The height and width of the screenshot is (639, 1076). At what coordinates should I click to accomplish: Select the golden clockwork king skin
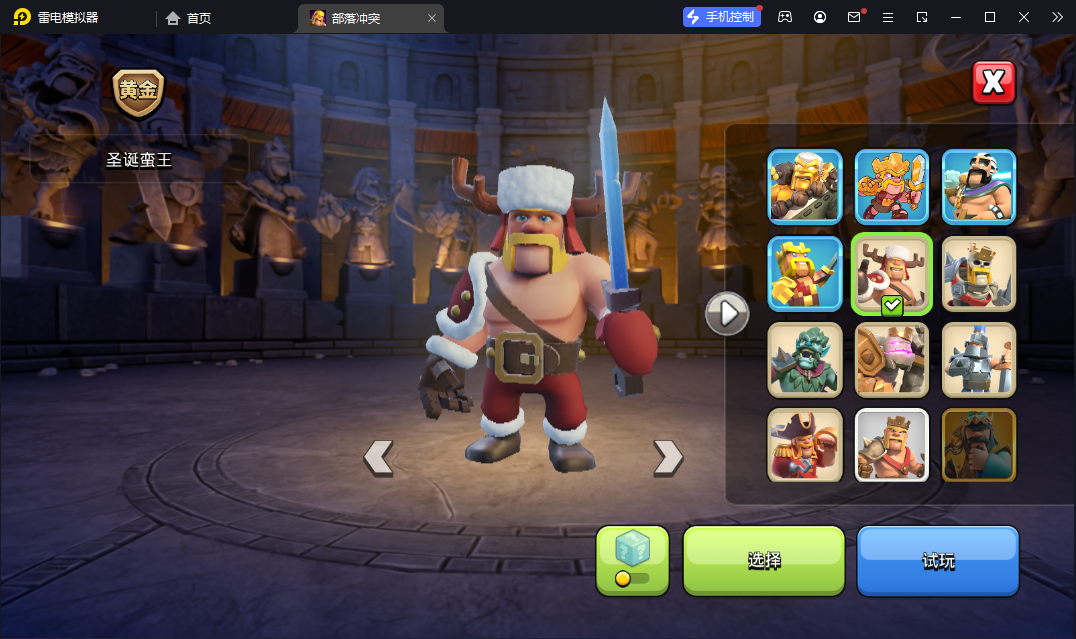(892, 359)
